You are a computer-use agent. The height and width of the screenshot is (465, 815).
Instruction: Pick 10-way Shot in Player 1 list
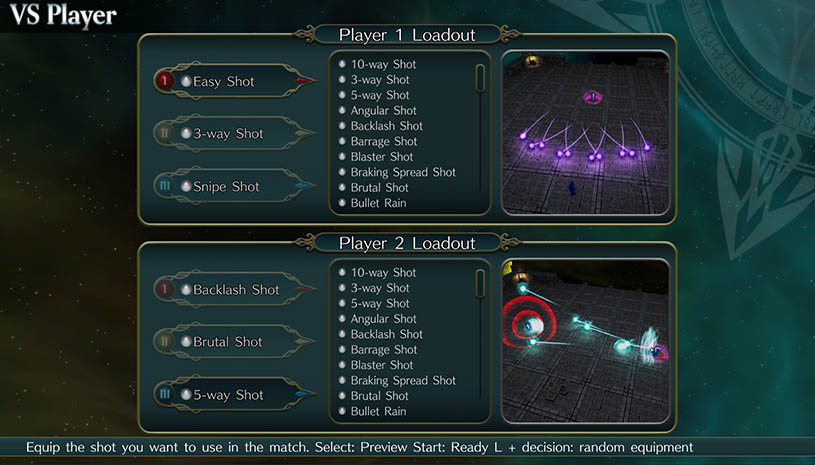click(x=383, y=64)
